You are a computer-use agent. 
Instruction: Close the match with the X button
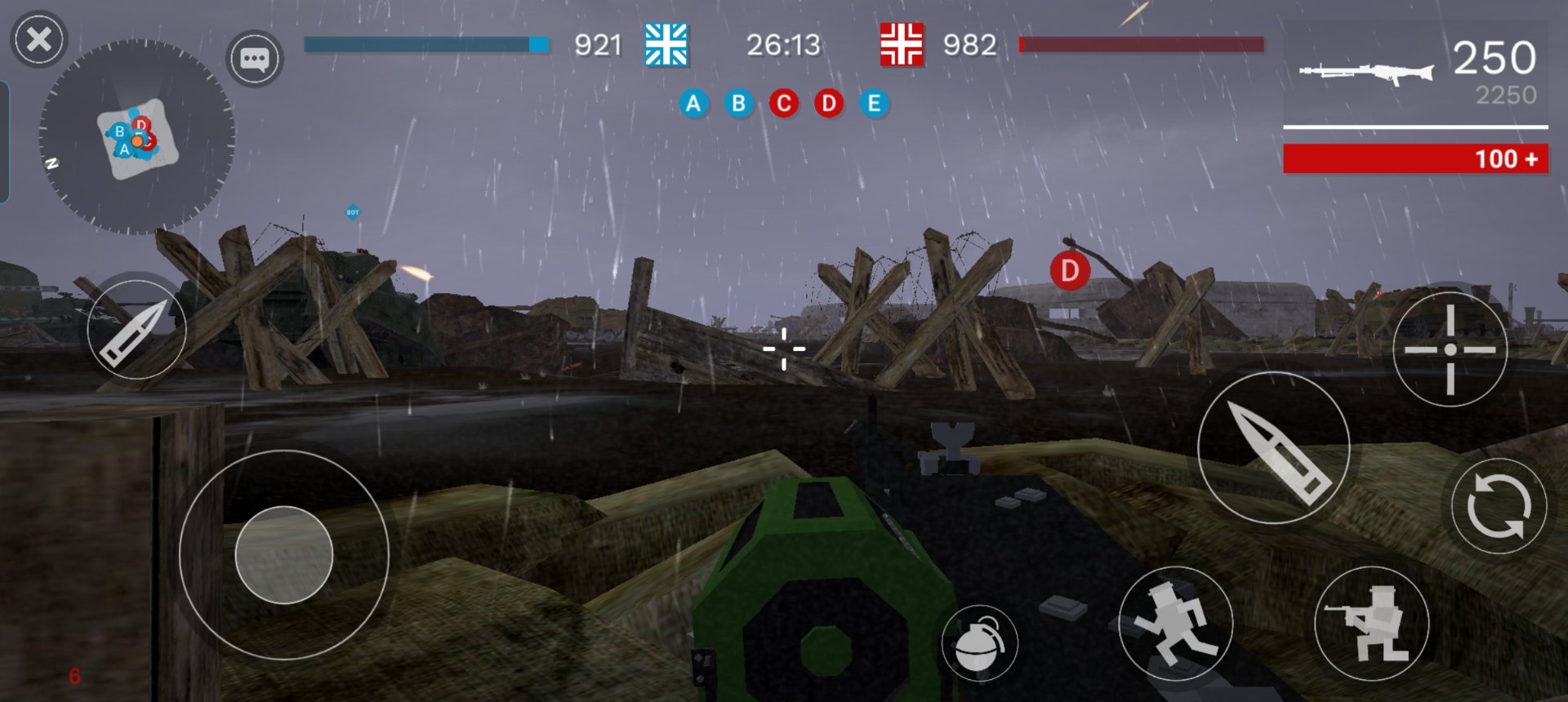pos(38,39)
